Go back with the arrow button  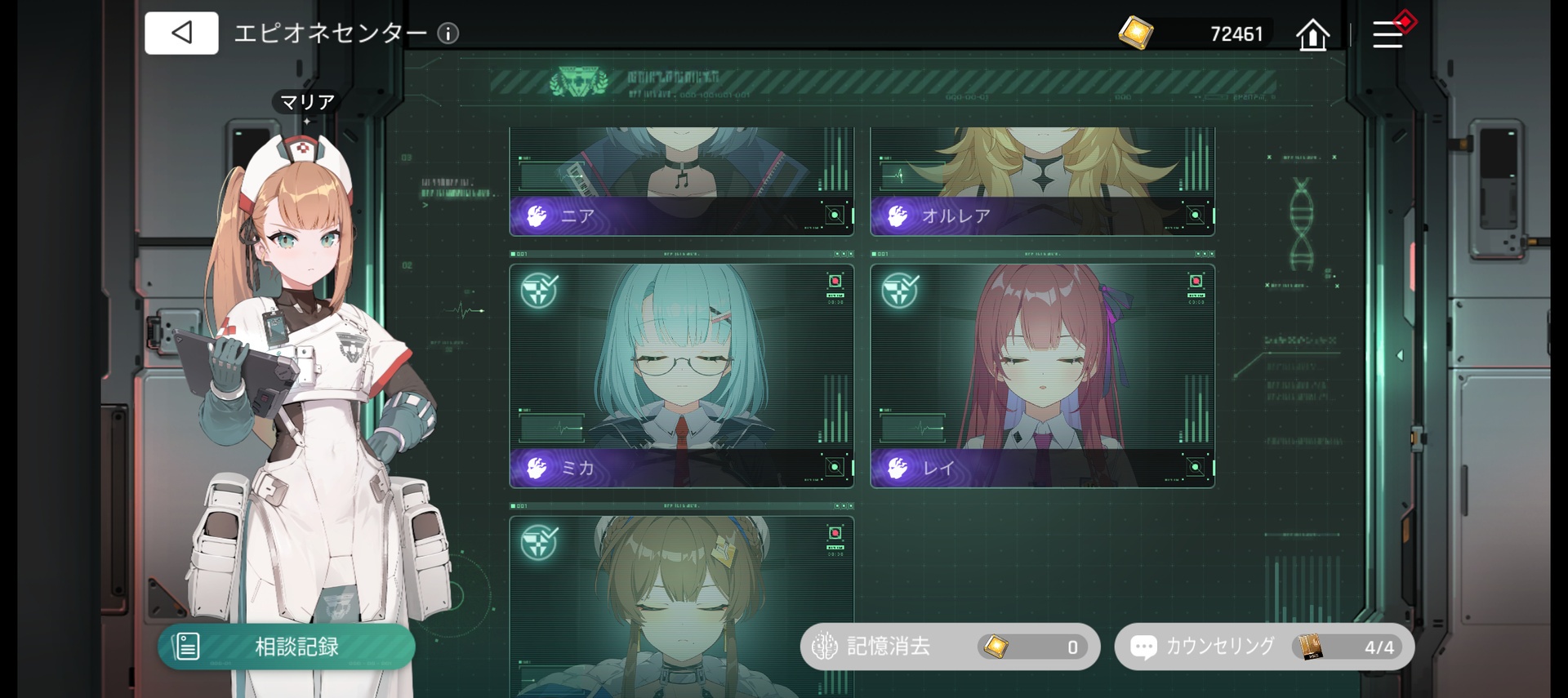pos(181,33)
